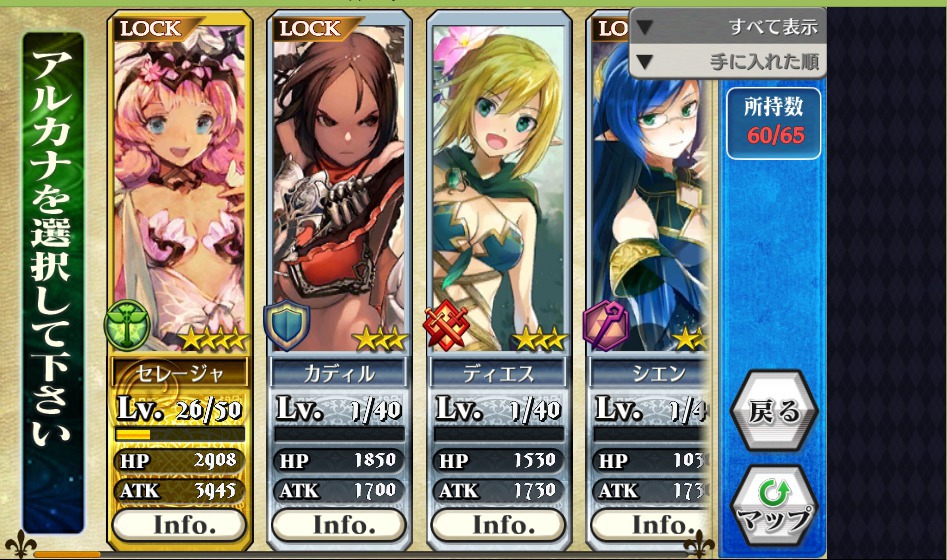This screenshot has width=947, height=560.
Task: Go back with the 戻る button
Action: (773, 410)
